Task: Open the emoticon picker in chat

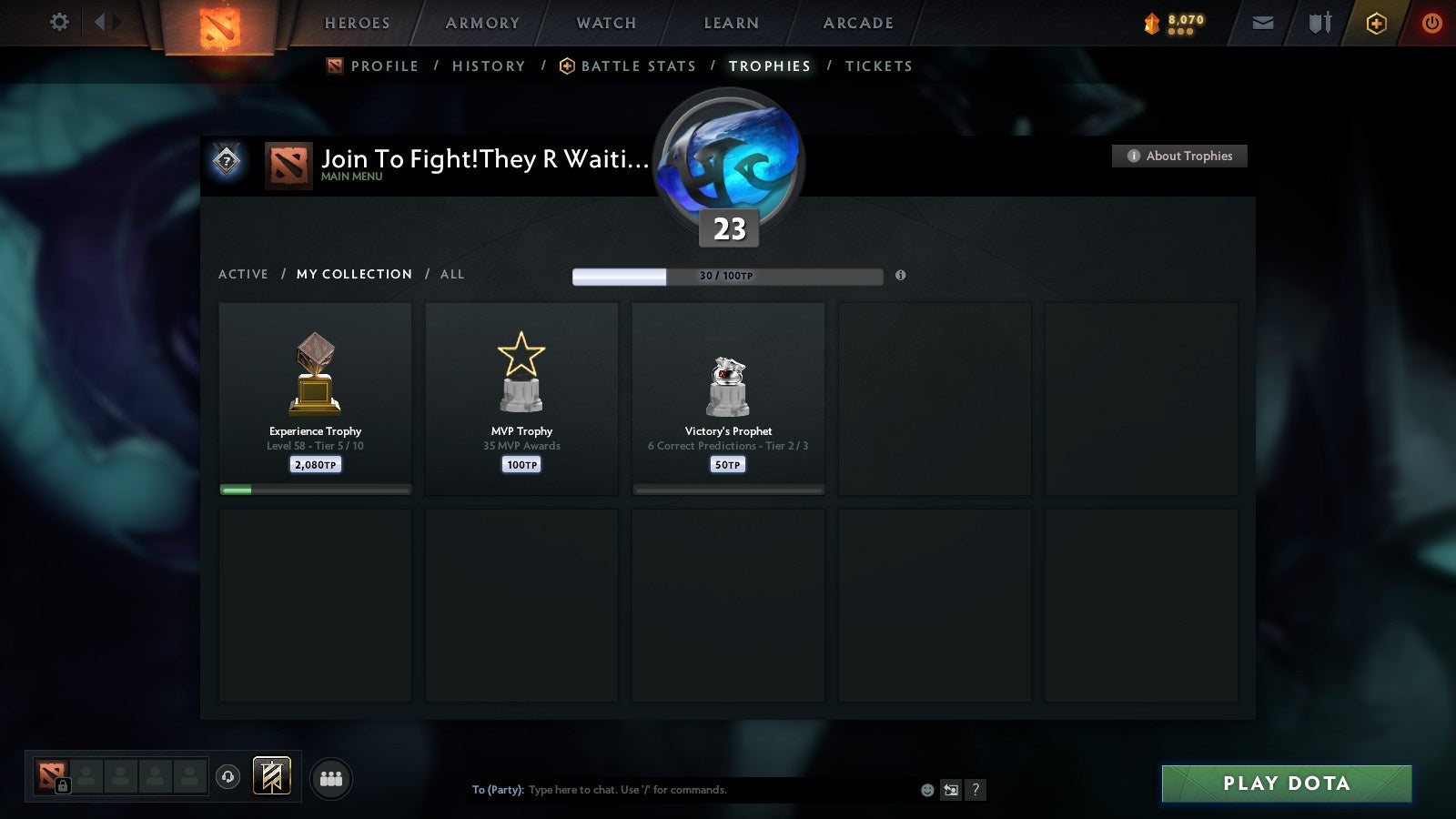Action: 927,790
